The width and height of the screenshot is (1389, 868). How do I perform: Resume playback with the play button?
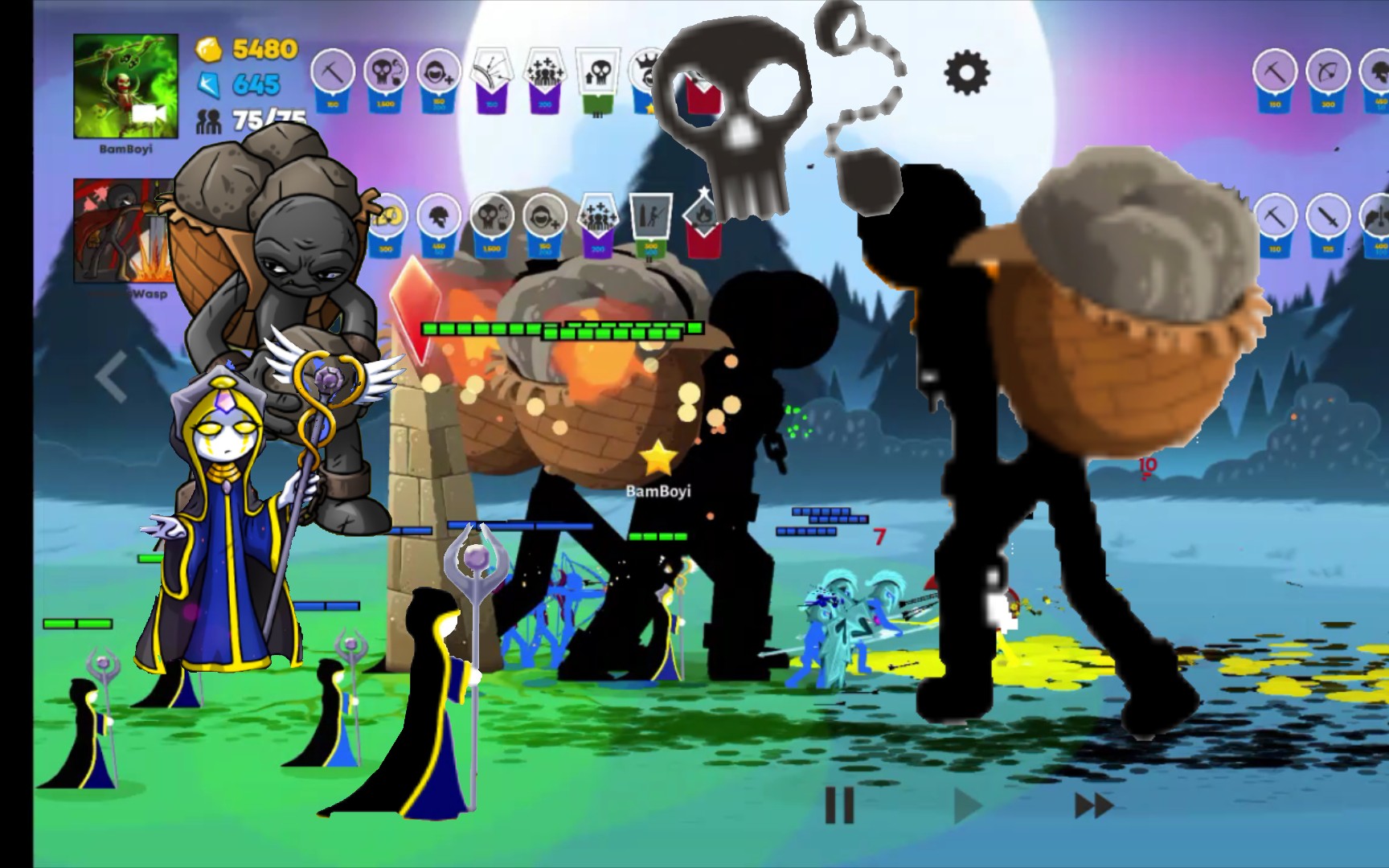pos(967,805)
